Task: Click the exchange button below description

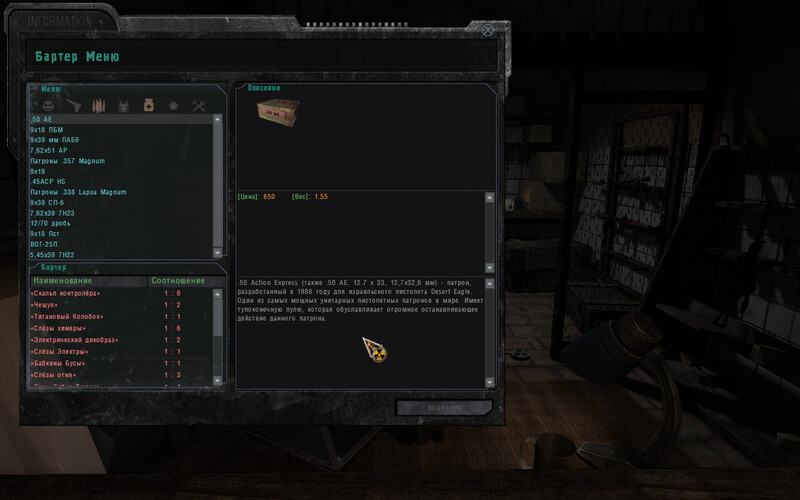Action: [444, 408]
